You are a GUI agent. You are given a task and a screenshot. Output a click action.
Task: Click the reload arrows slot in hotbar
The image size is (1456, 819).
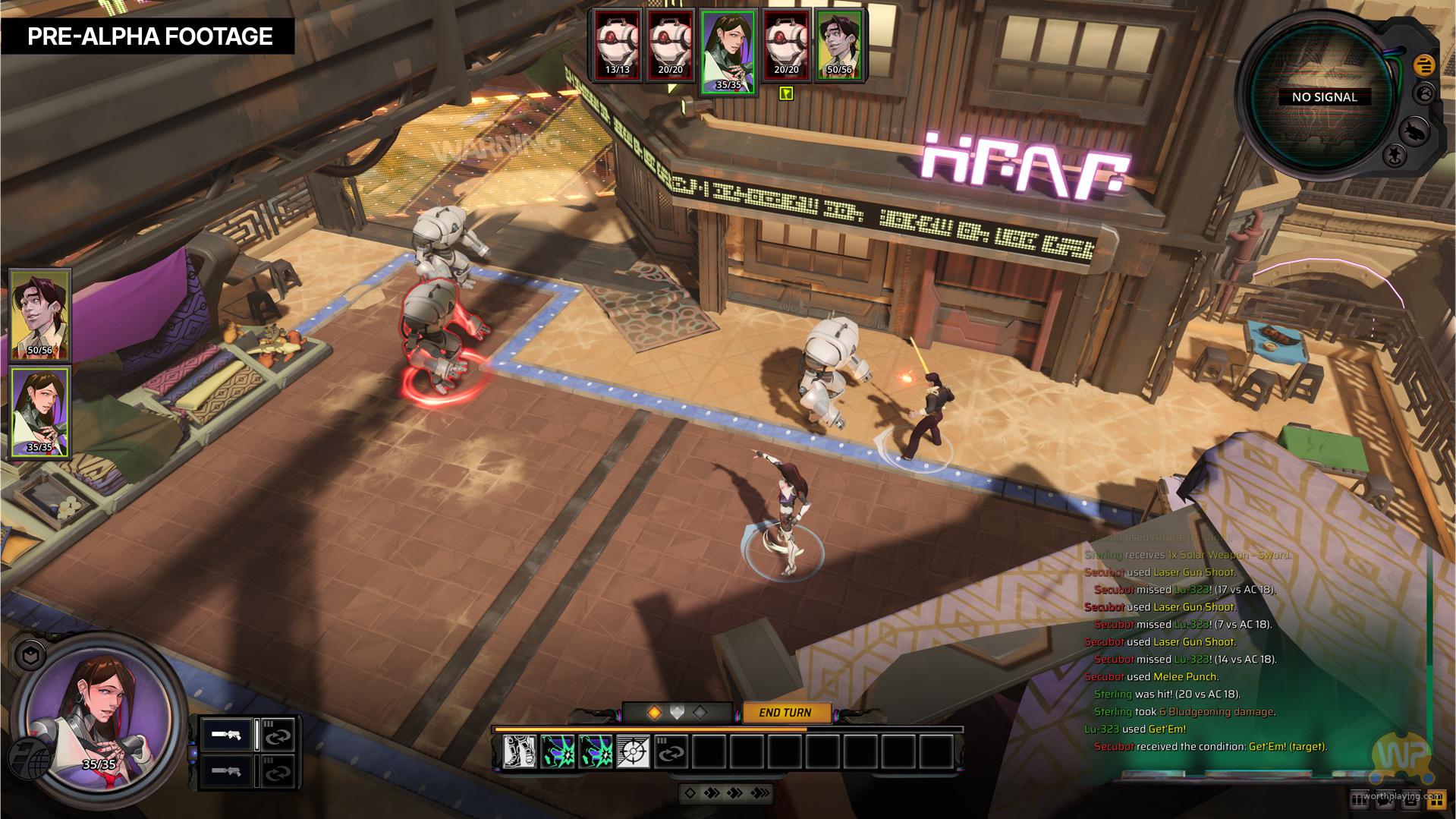671,752
